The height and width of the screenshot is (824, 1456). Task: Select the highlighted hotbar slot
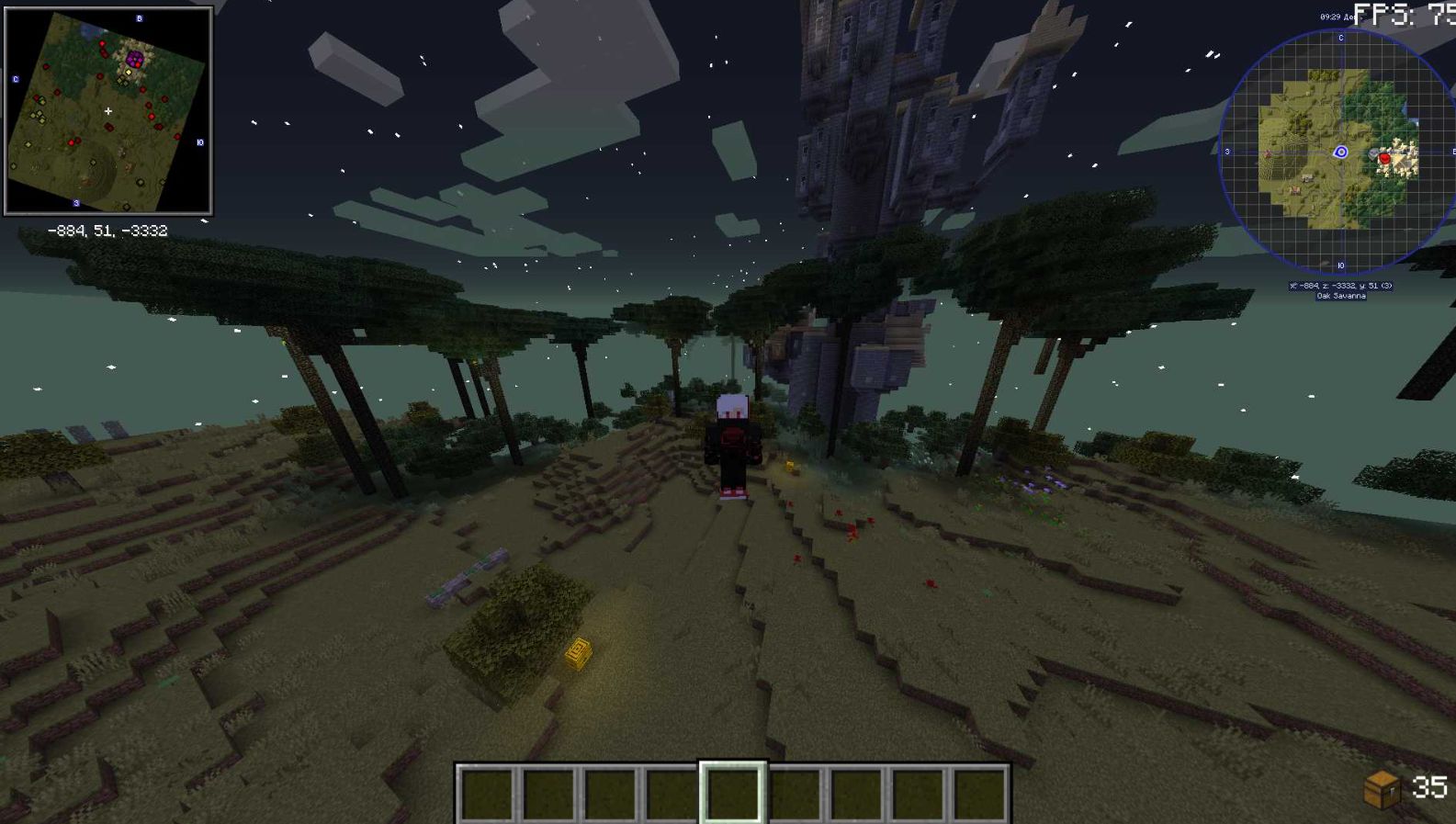pyautogui.click(x=732, y=792)
